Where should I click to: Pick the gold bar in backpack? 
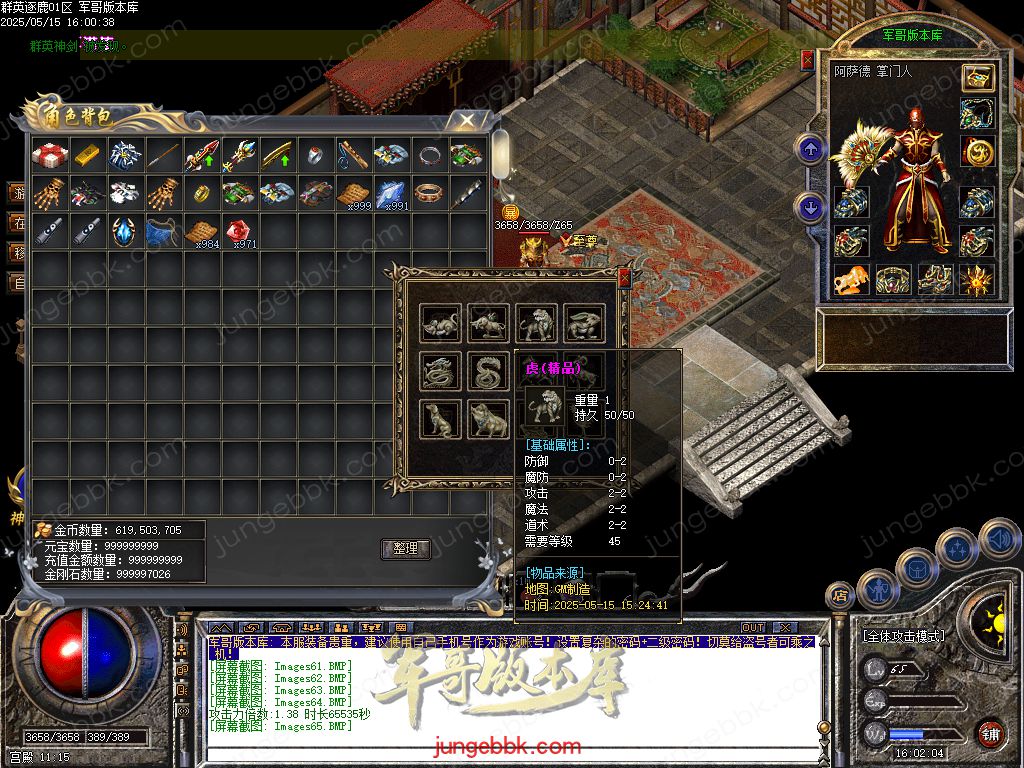tap(88, 156)
